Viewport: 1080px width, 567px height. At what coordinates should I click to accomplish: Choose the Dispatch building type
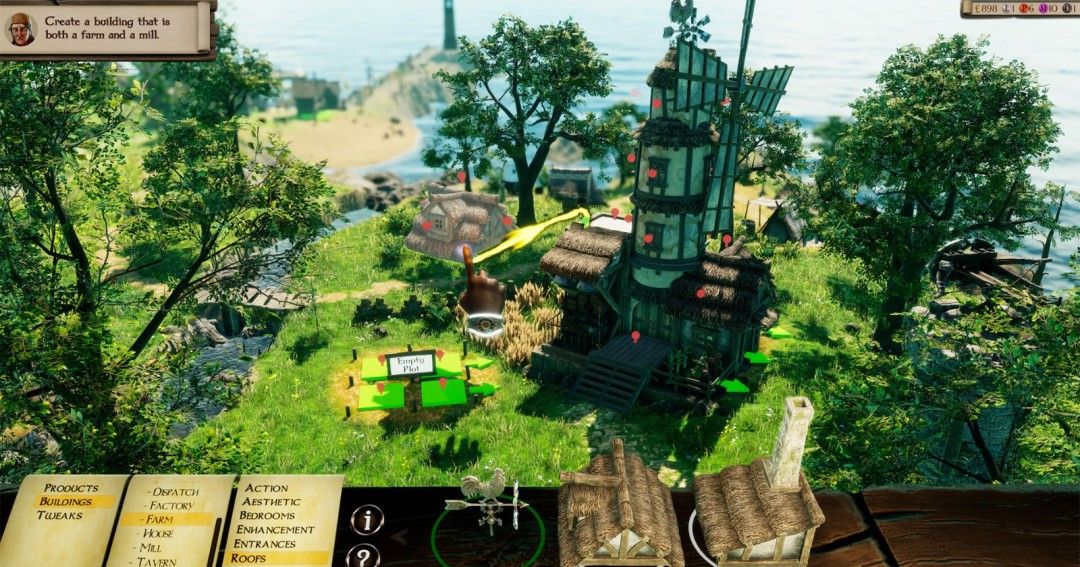pos(175,492)
